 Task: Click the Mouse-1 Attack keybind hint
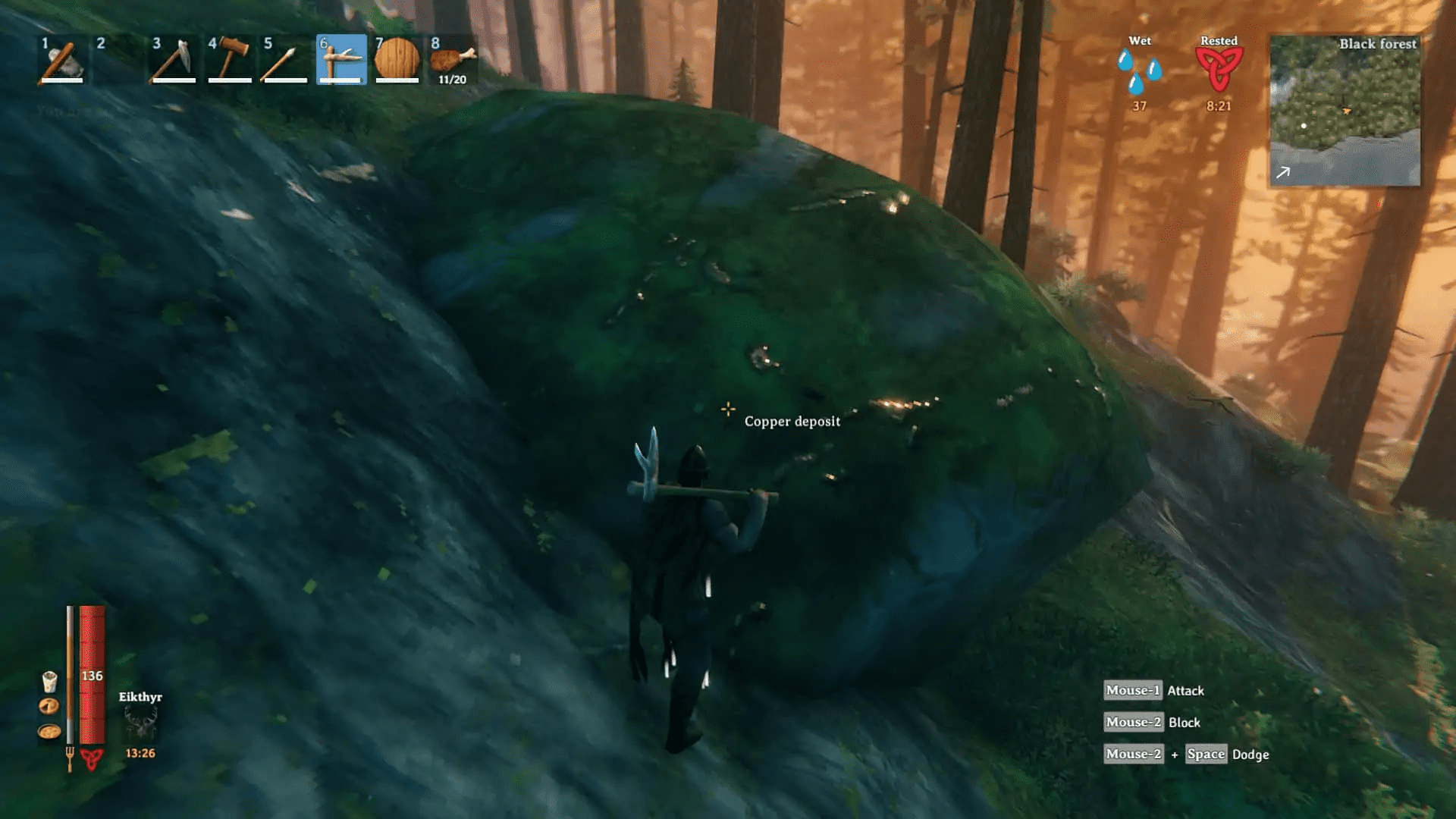1153,690
